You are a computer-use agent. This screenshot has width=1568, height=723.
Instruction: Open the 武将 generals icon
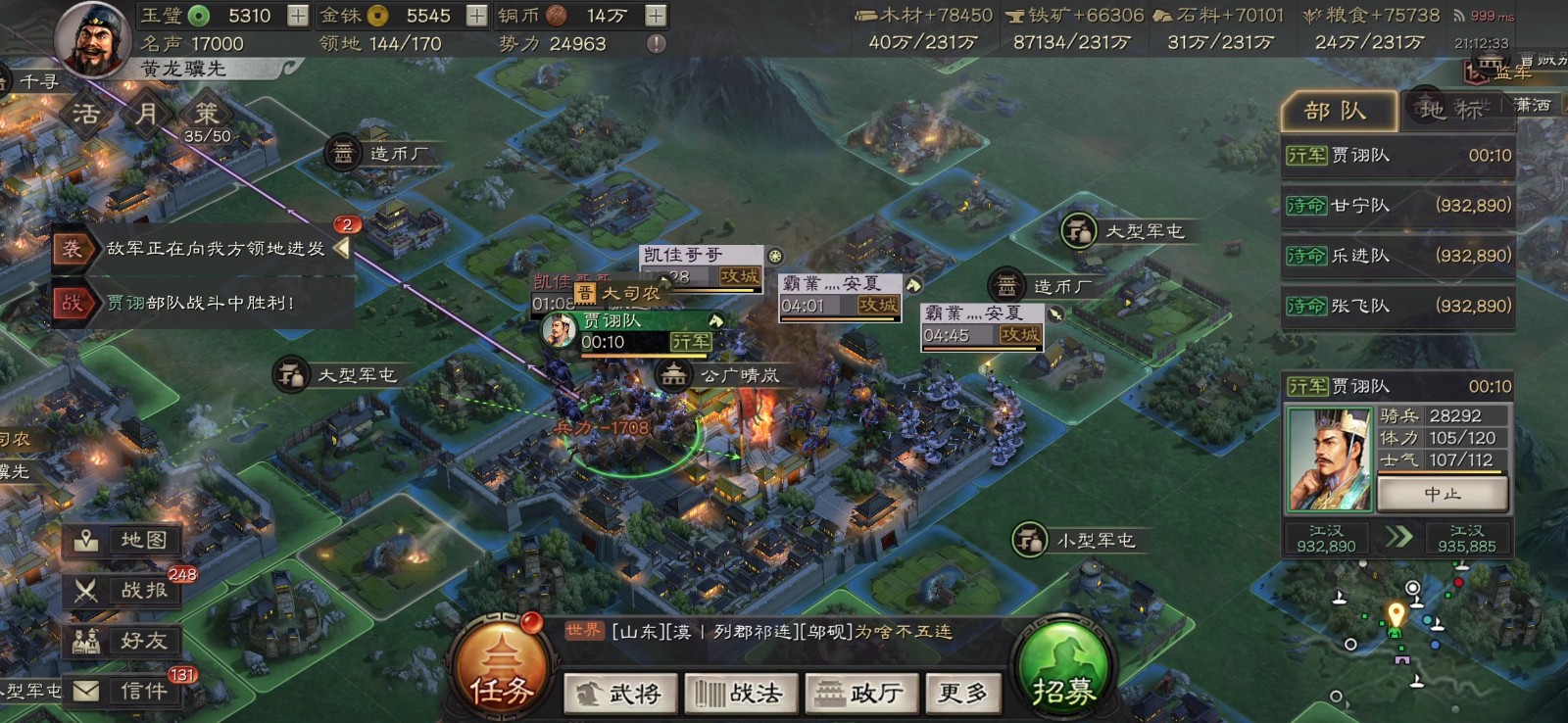[619, 693]
